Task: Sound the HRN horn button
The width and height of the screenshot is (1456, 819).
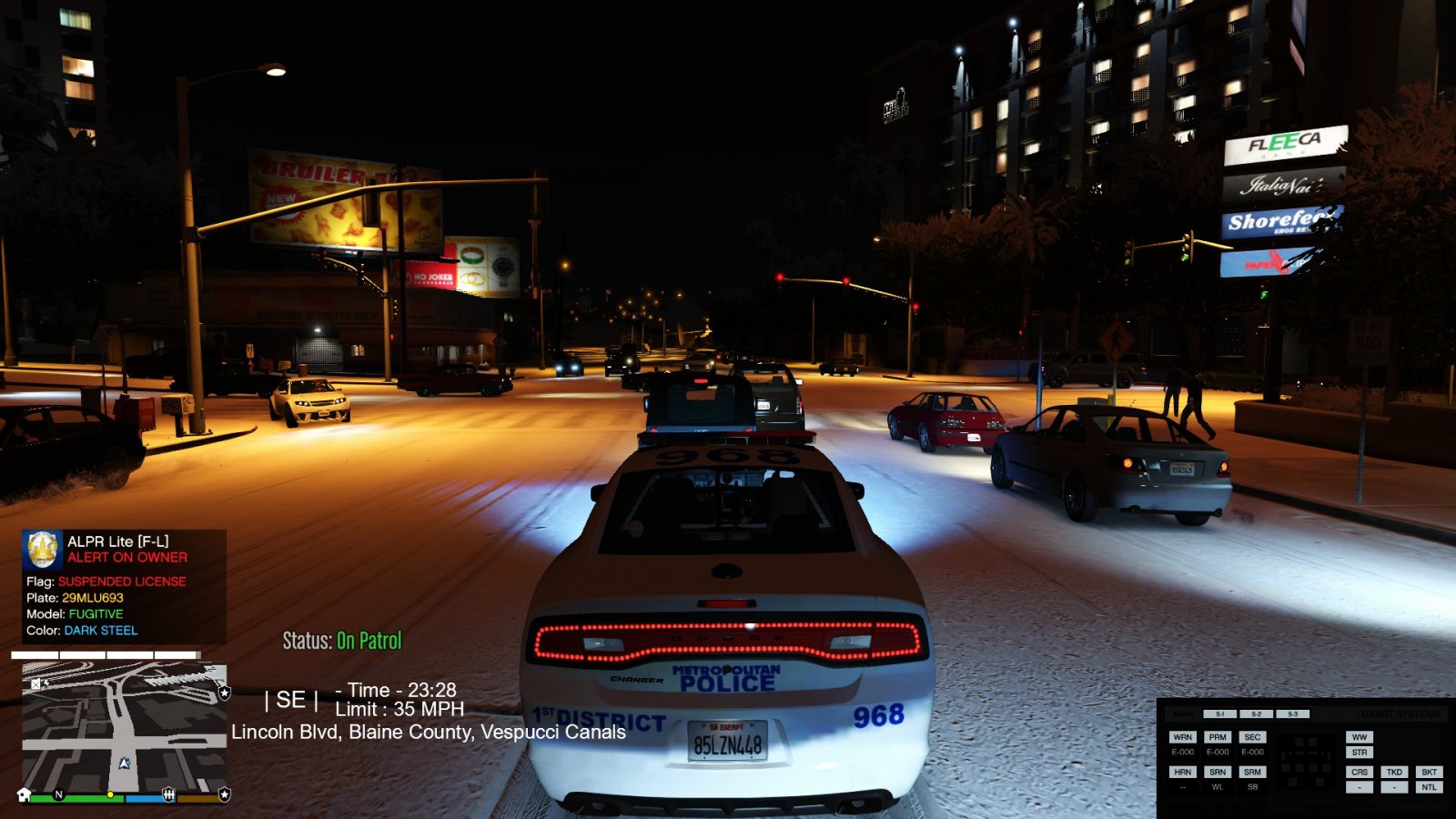Action: click(x=1182, y=772)
